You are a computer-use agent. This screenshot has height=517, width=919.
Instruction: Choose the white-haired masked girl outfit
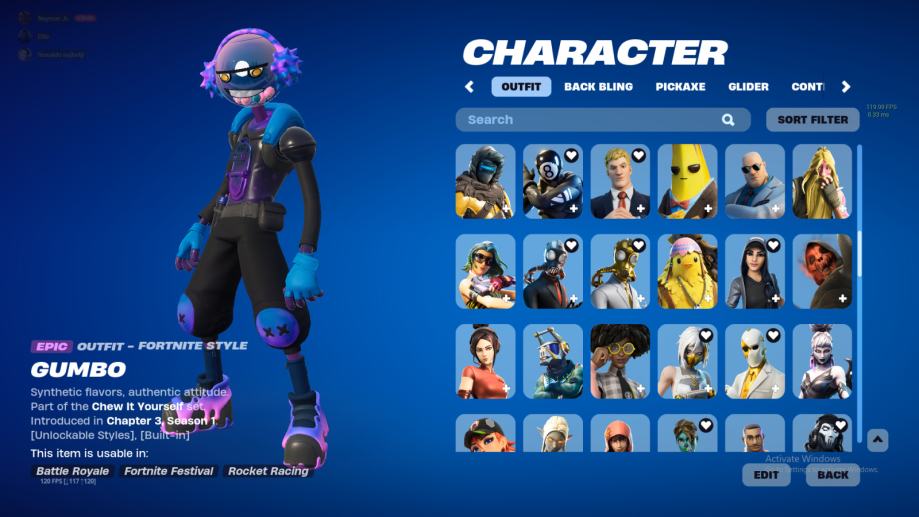coord(687,361)
